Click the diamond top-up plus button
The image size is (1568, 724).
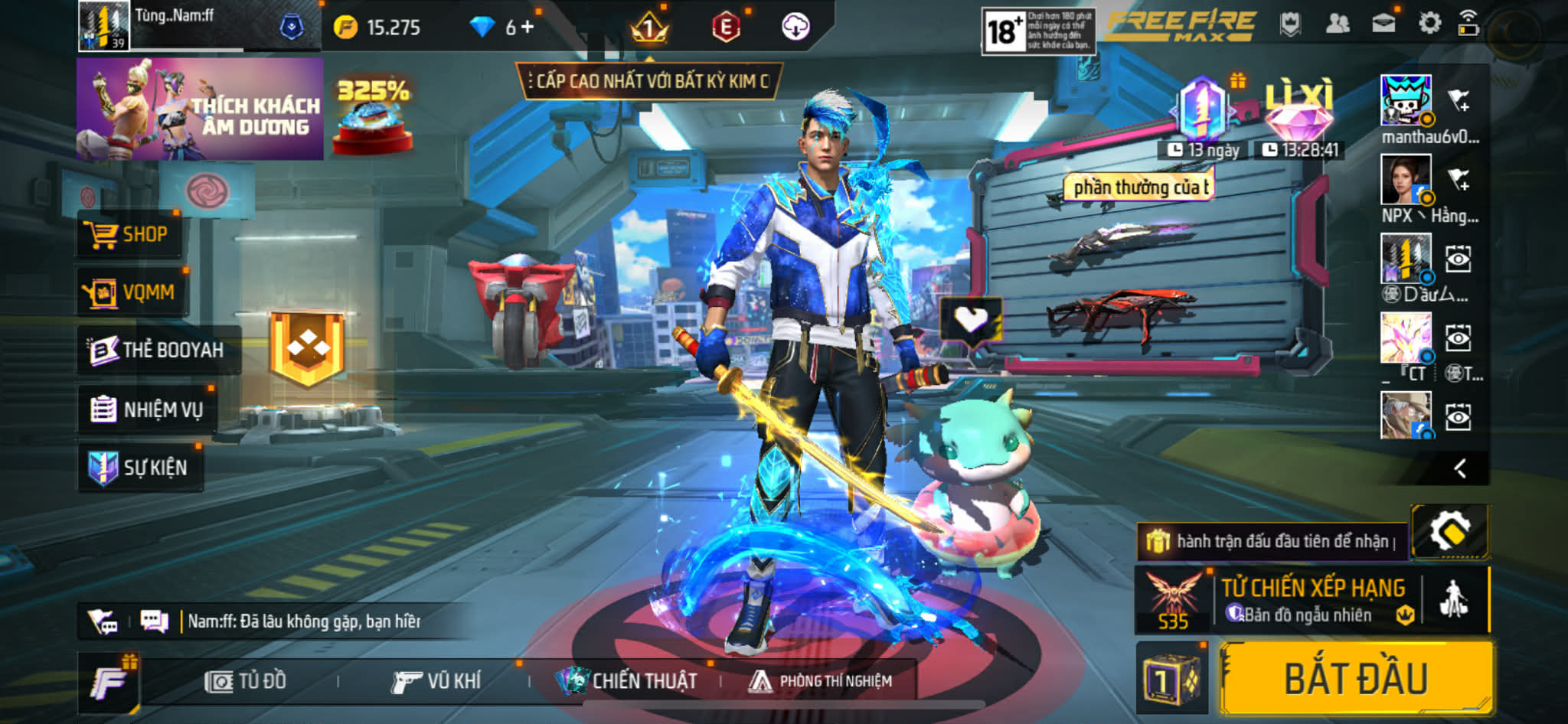527,28
